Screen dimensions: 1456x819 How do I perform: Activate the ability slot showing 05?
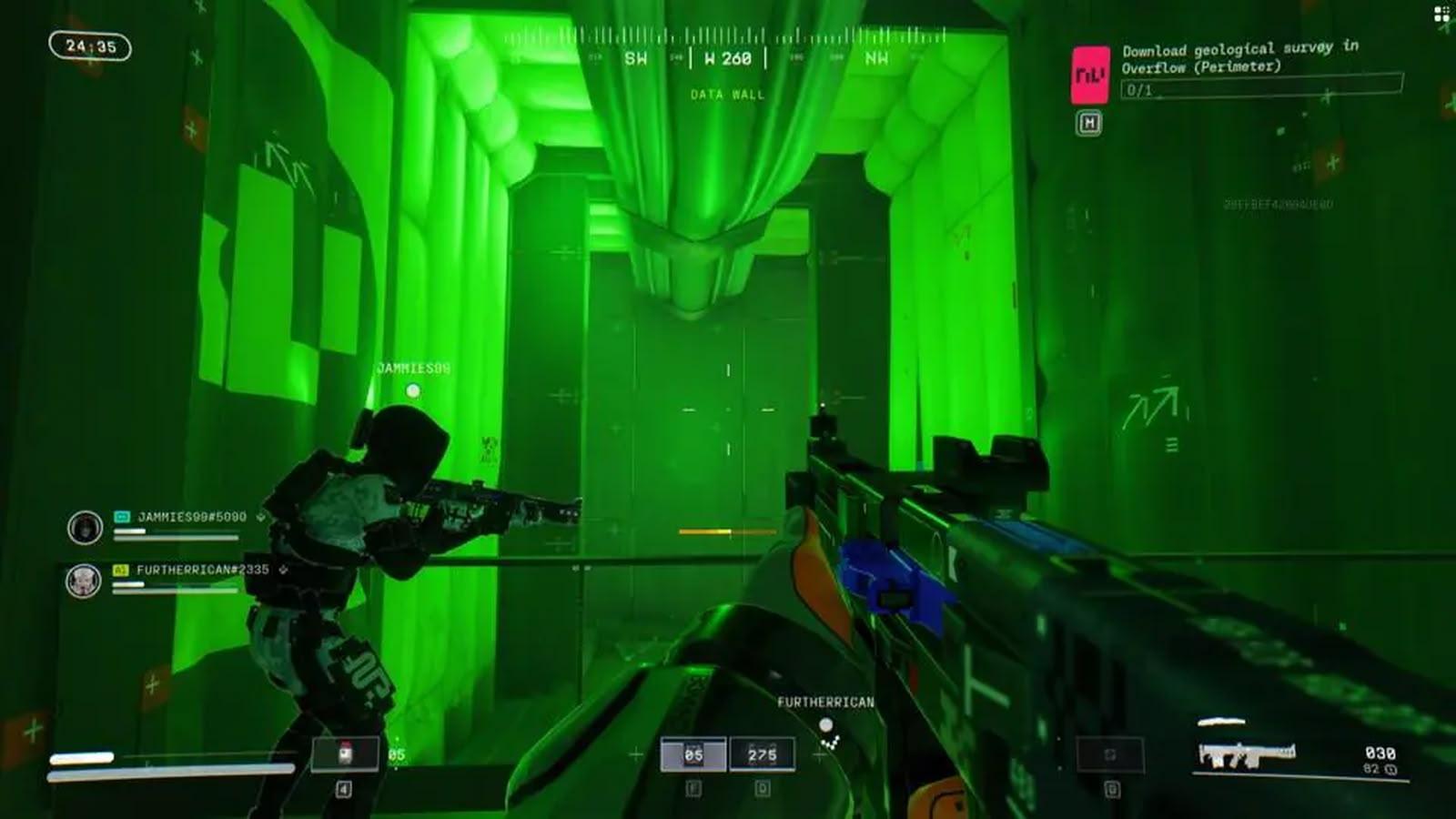(x=693, y=754)
